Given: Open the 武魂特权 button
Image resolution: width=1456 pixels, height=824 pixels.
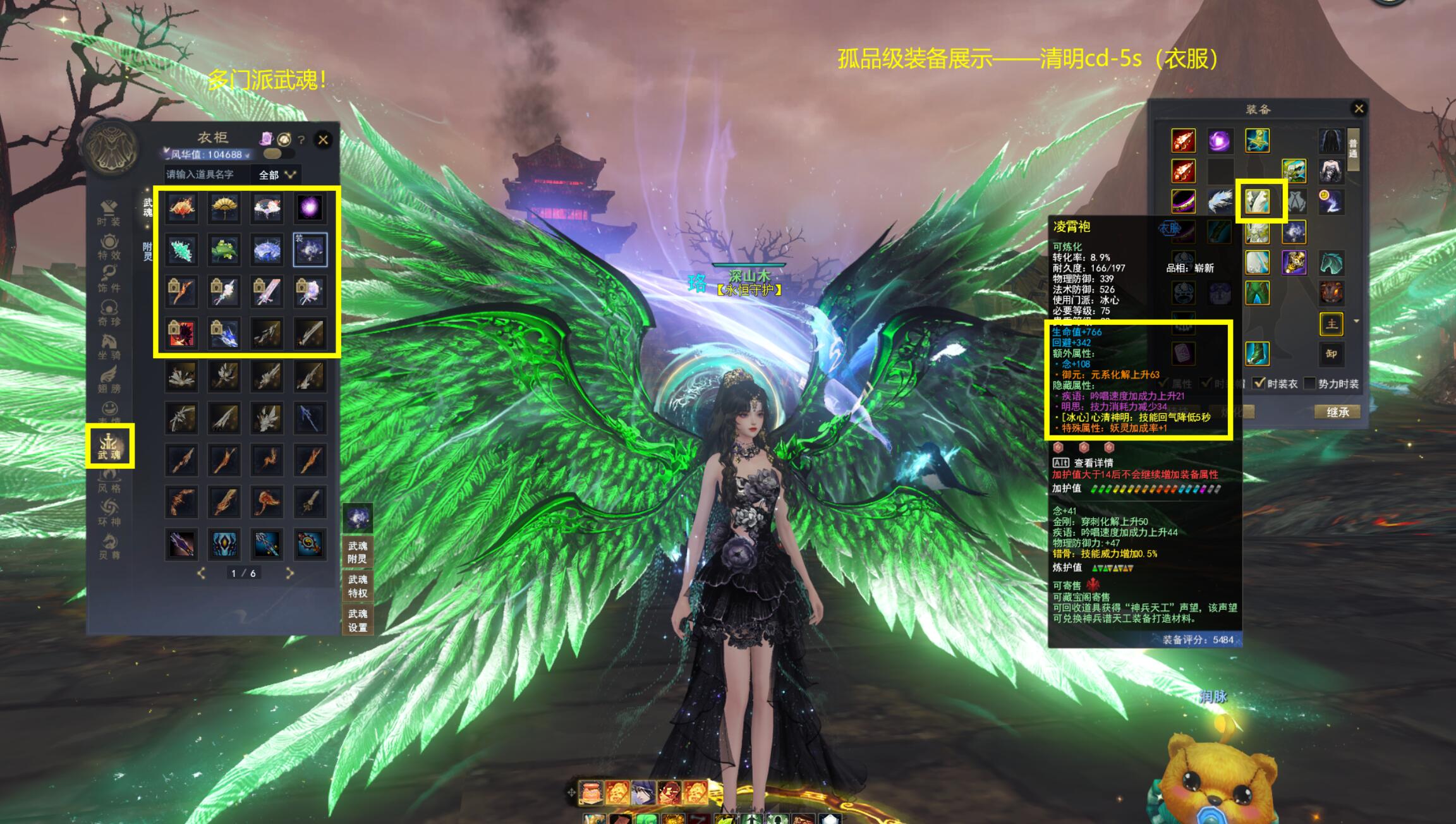Looking at the screenshot, I should tap(357, 586).
